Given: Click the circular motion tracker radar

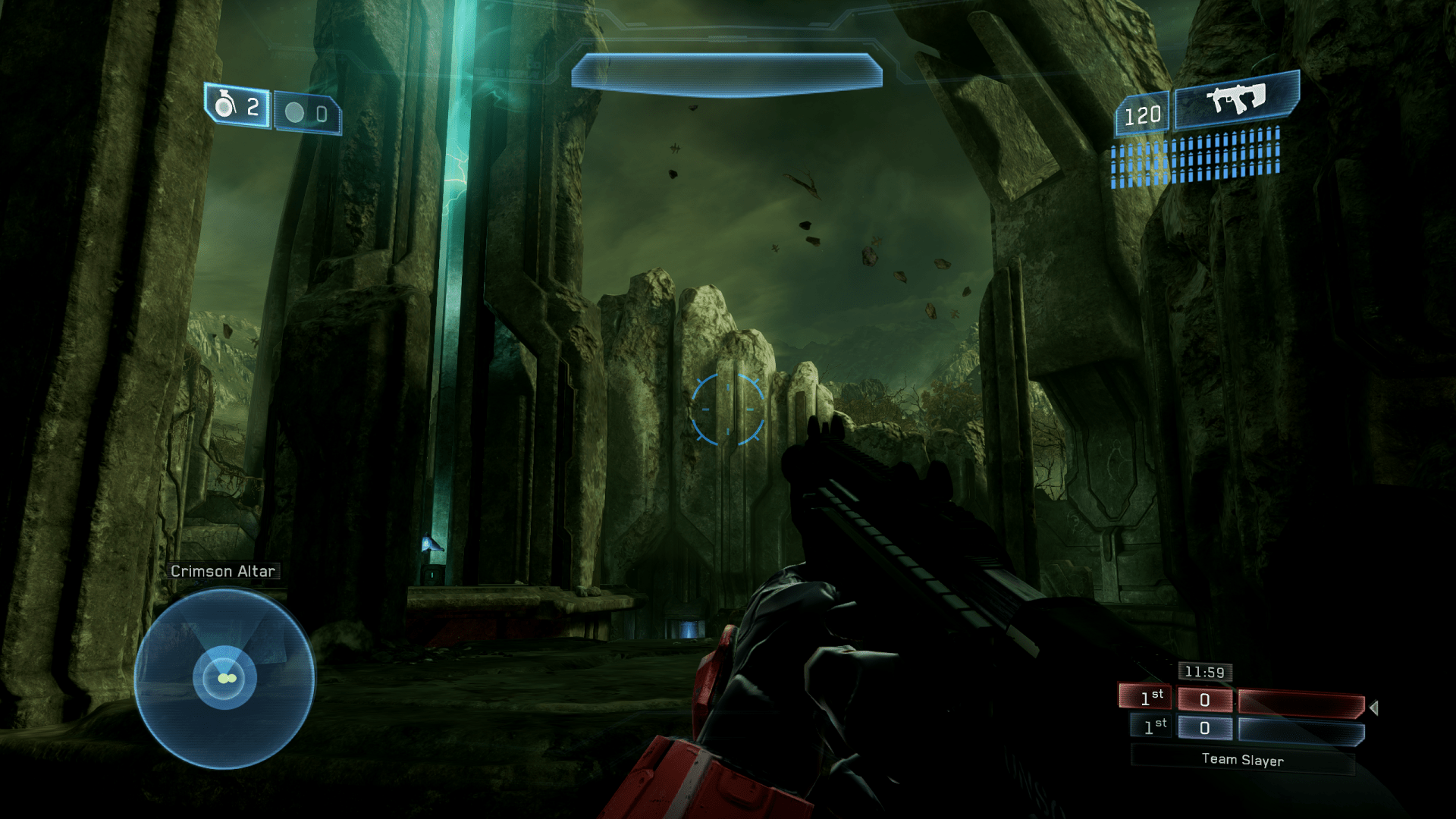Looking at the screenshot, I should [224, 679].
